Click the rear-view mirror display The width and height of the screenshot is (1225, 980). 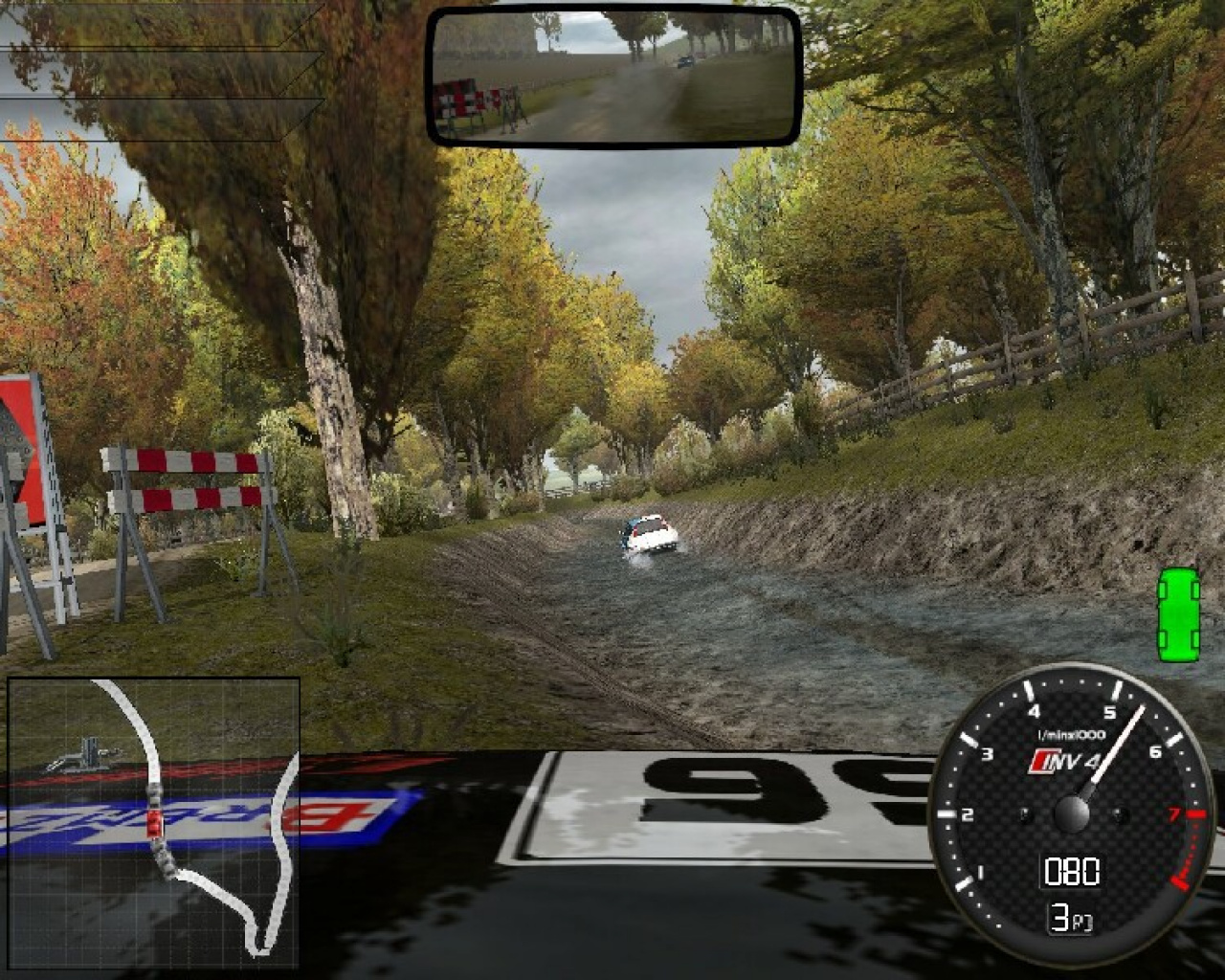(613, 76)
